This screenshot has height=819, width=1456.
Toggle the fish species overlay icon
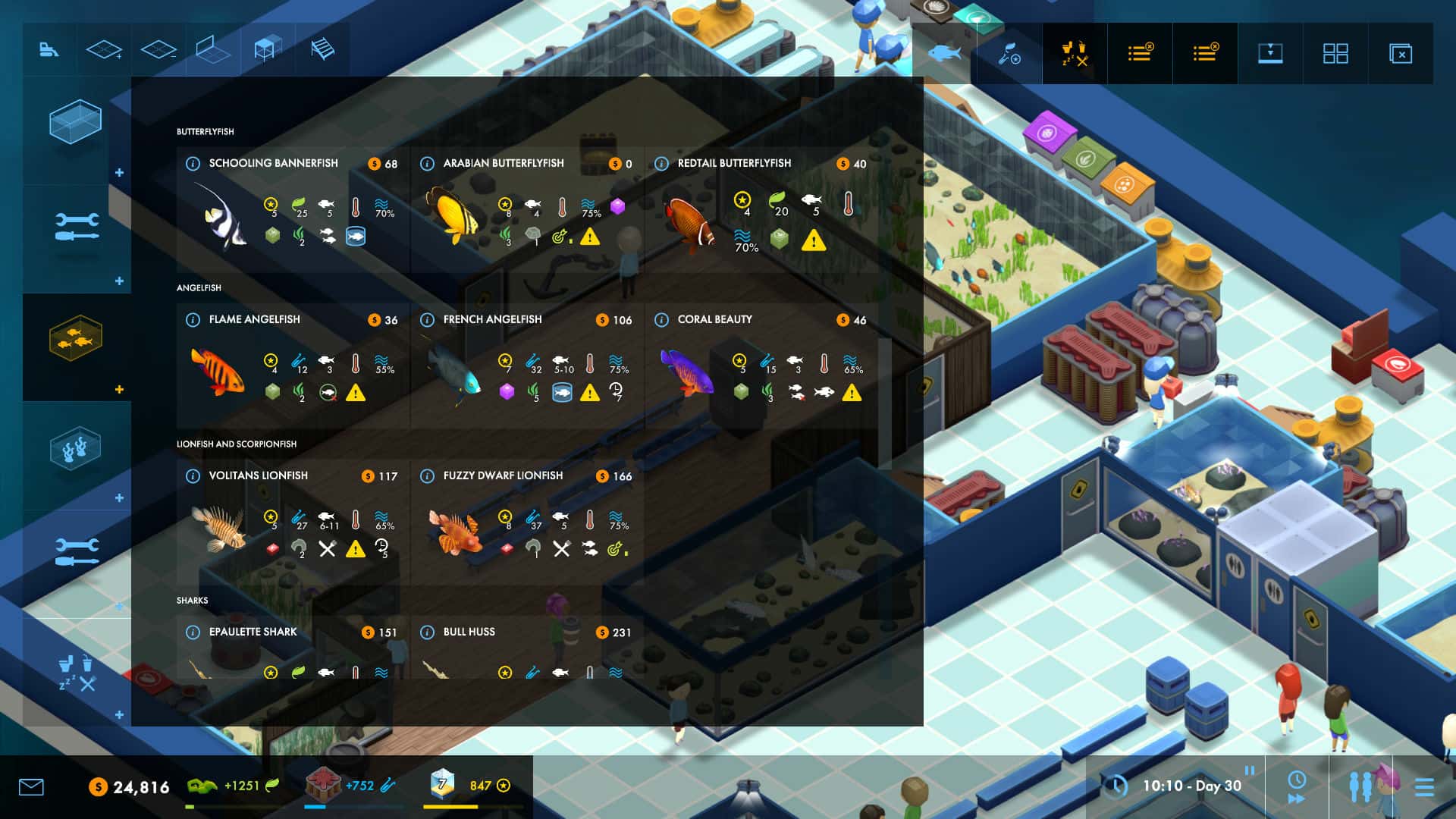click(x=943, y=53)
